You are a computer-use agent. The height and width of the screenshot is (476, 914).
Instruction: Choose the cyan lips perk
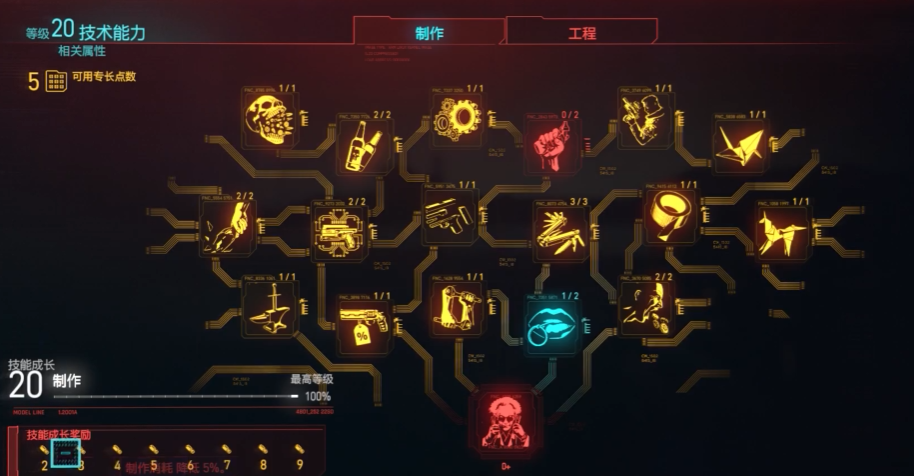click(551, 326)
